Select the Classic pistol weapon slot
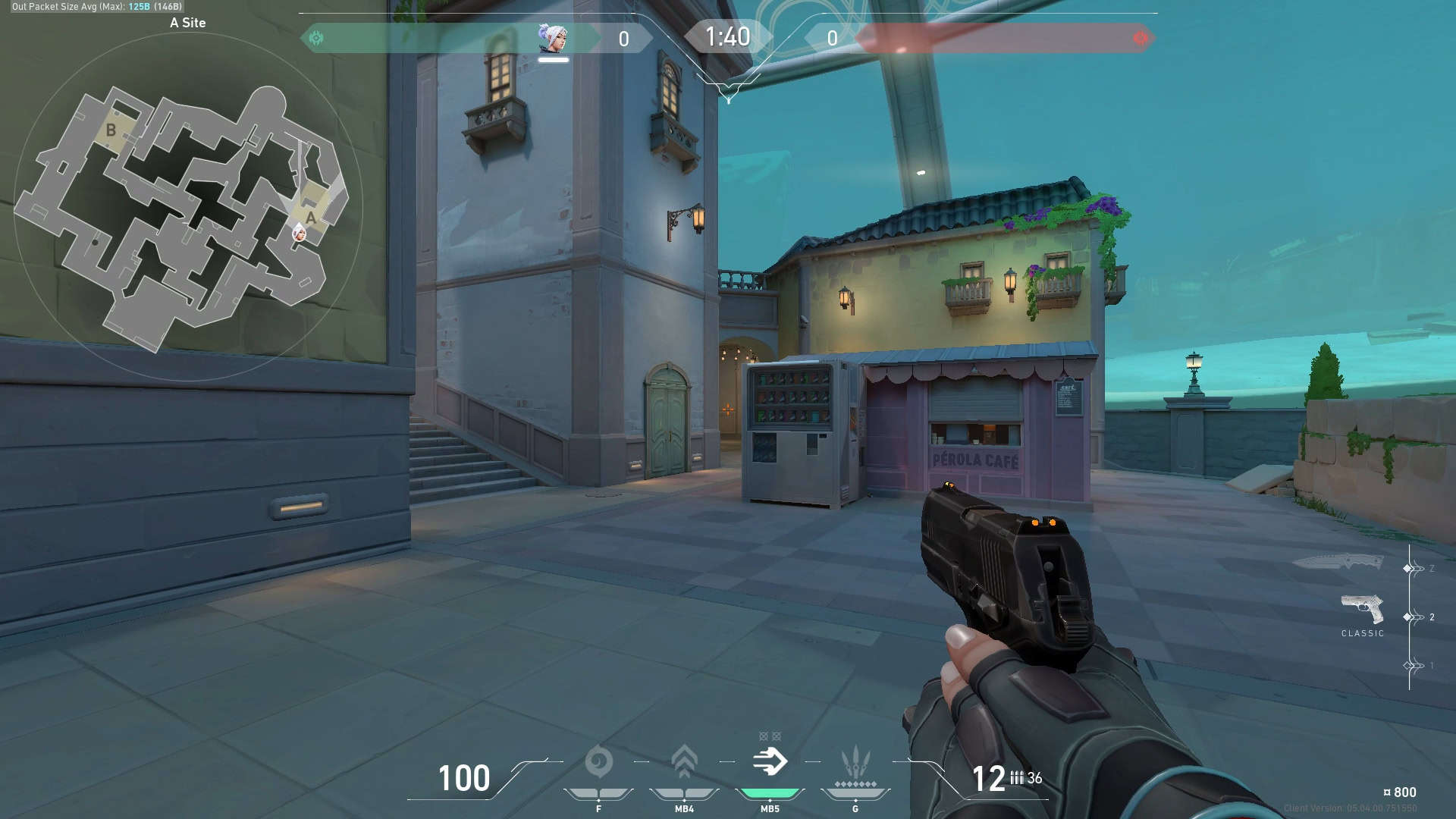 [x=1362, y=609]
